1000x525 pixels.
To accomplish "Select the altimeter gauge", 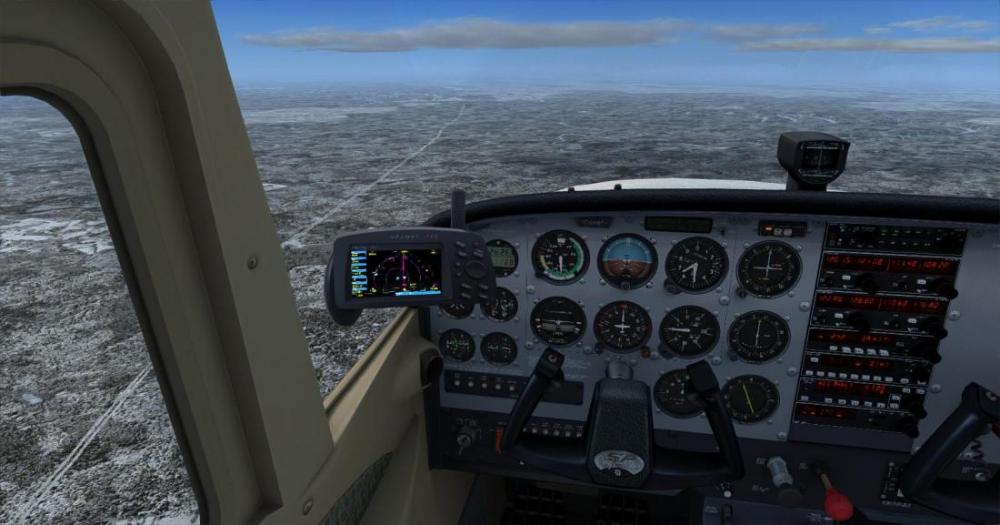I will [696, 264].
